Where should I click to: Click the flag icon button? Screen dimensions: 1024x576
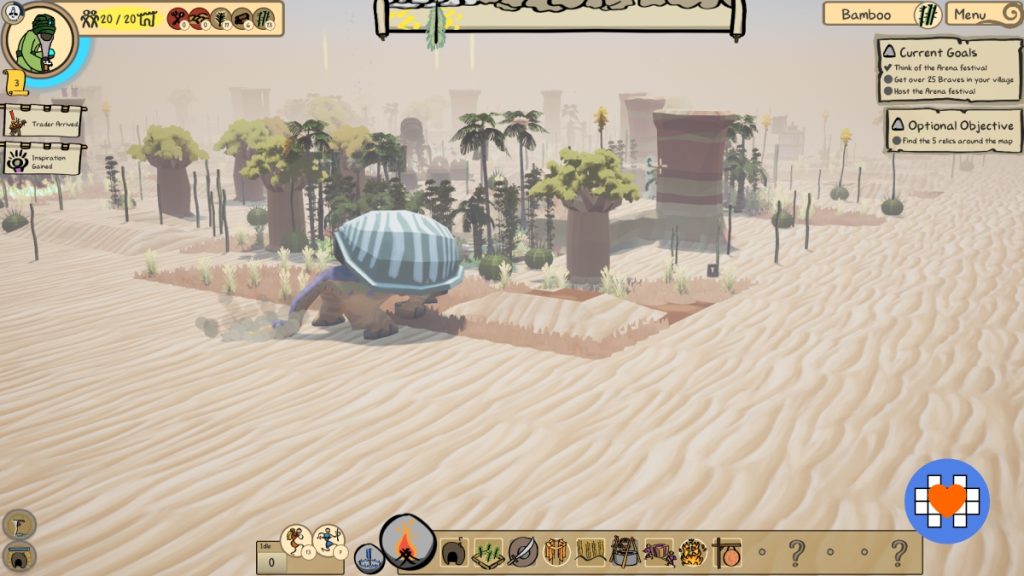(19, 523)
